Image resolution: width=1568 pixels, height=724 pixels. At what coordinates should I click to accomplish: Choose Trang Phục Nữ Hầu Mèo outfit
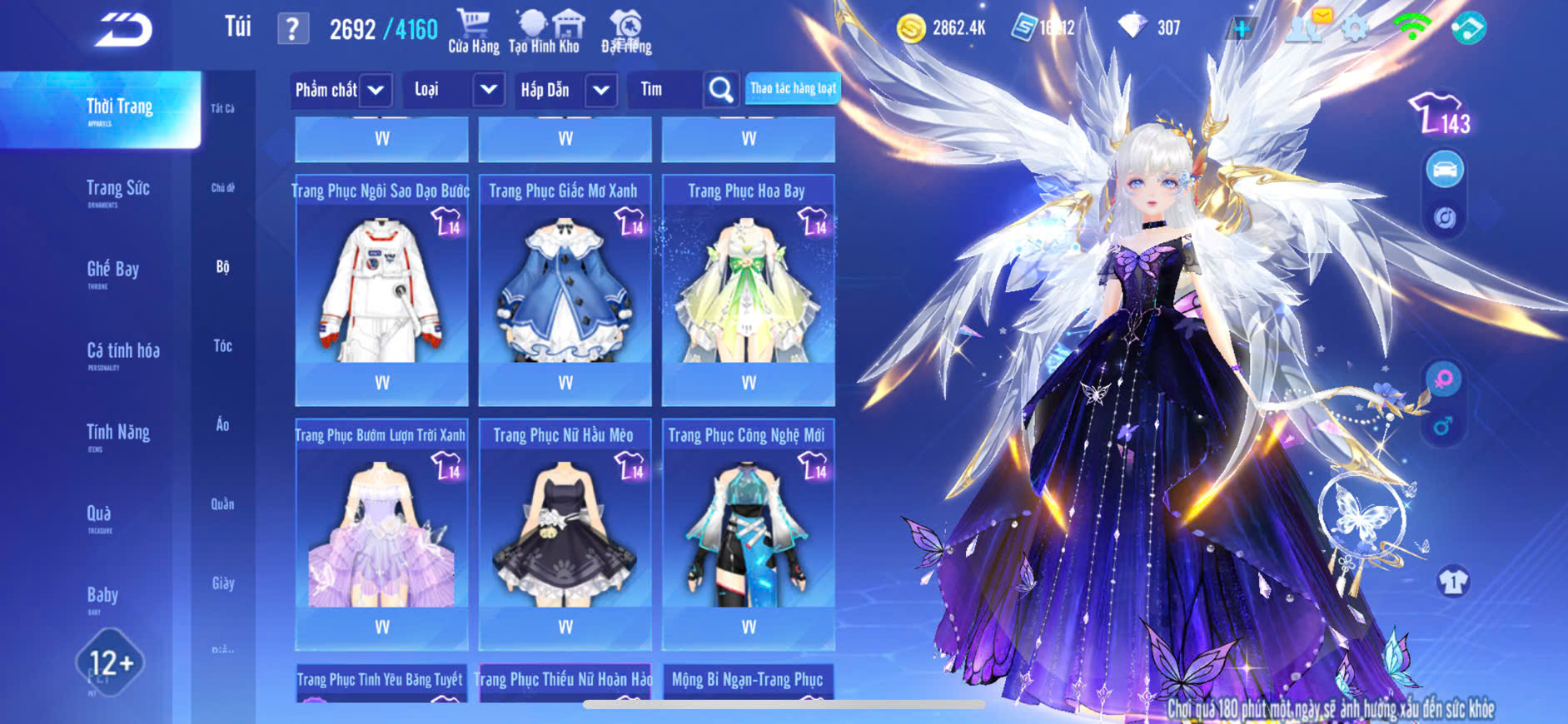(565, 533)
